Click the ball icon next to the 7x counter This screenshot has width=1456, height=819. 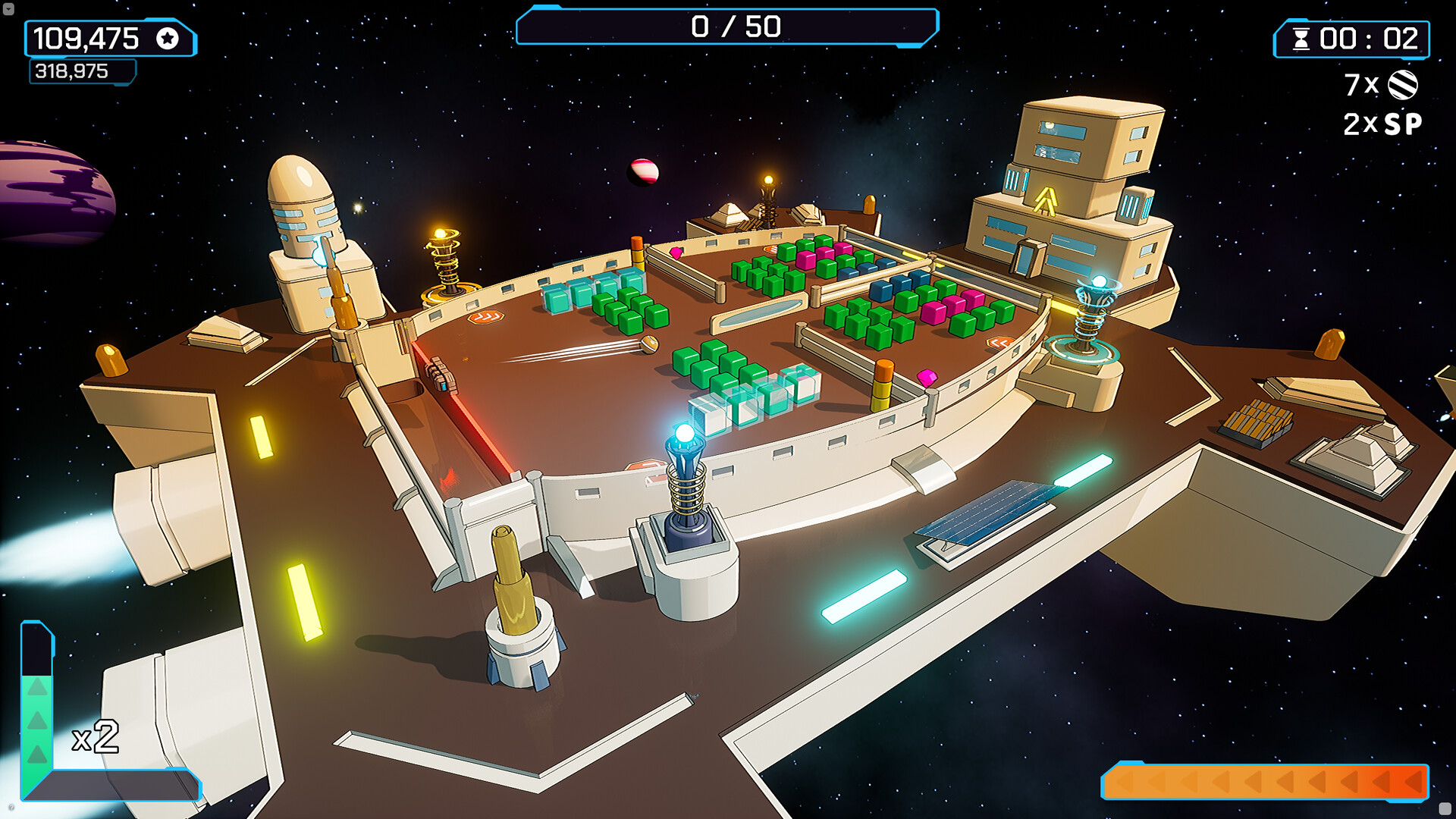(1404, 86)
